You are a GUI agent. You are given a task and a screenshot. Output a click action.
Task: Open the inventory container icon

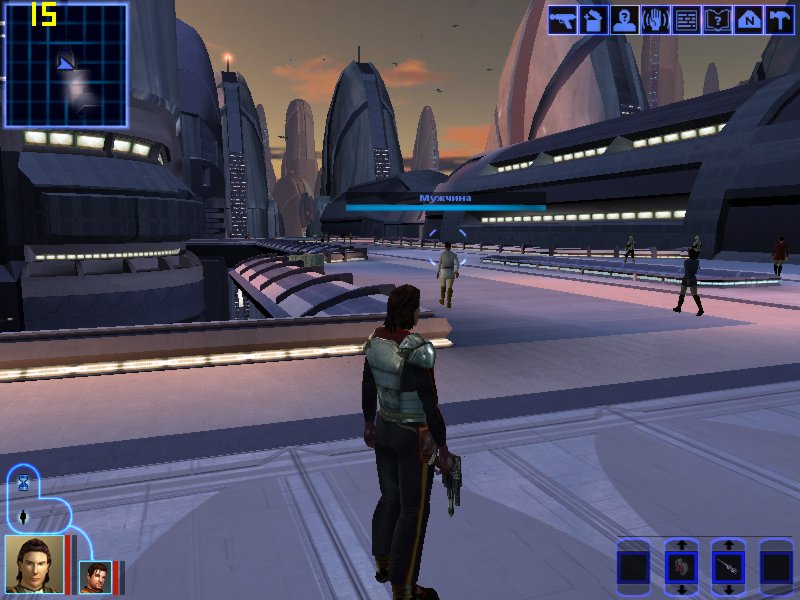(593, 20)
